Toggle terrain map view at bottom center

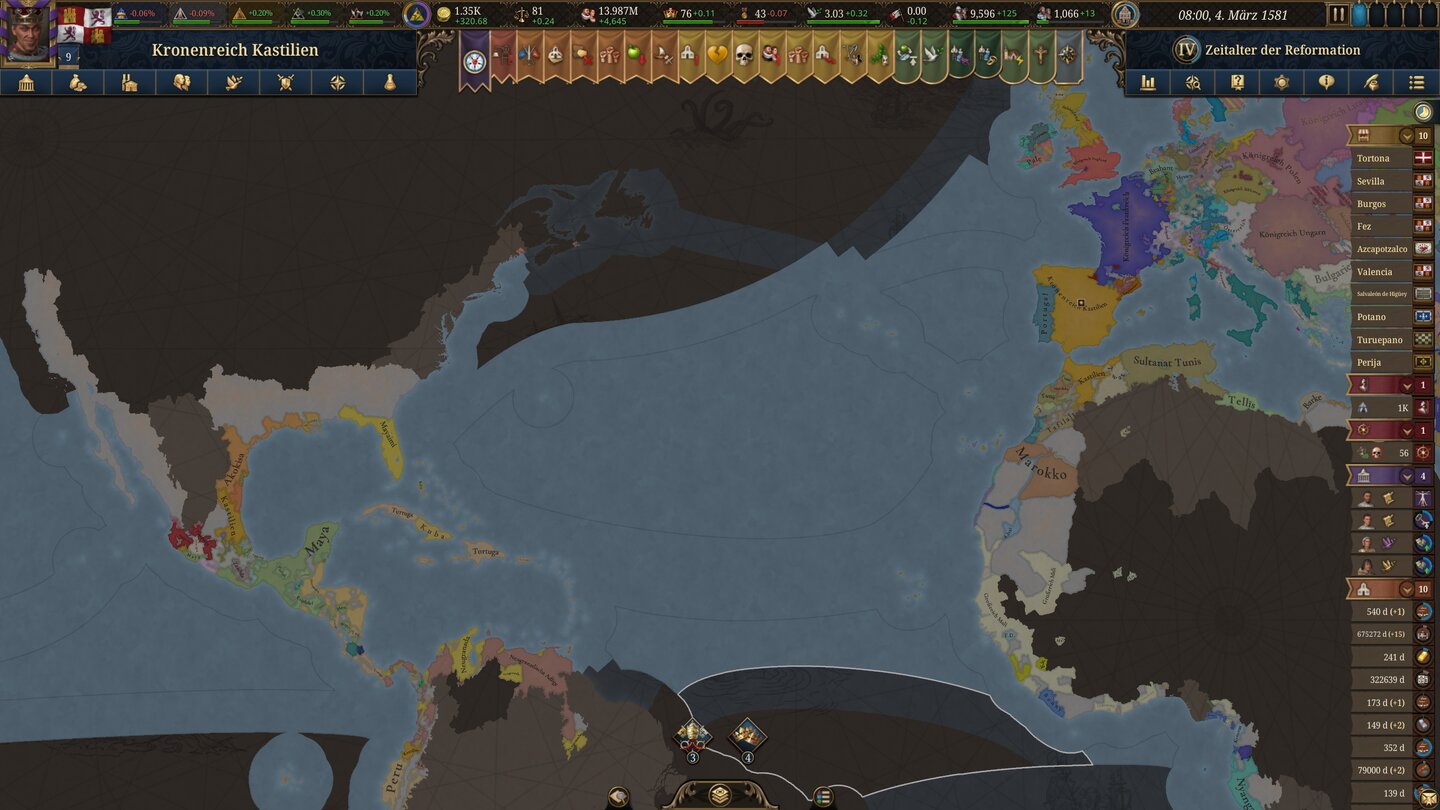tap(720, 795)
